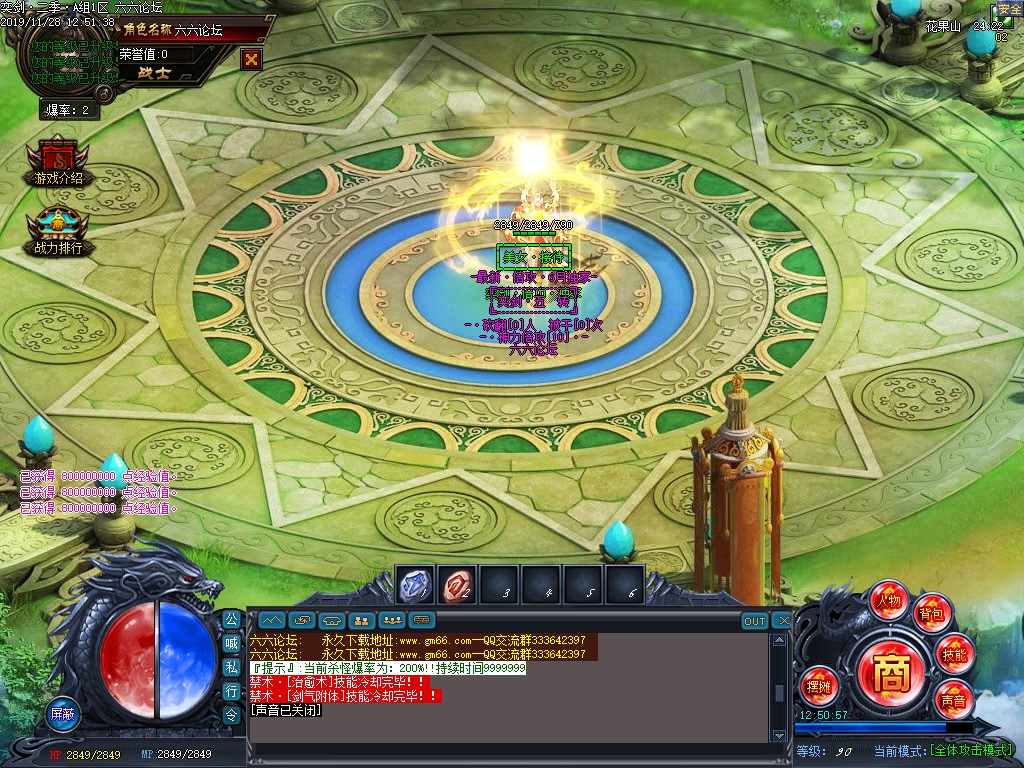
Task: Open the 背包 backpack
Action: point(932,613)
